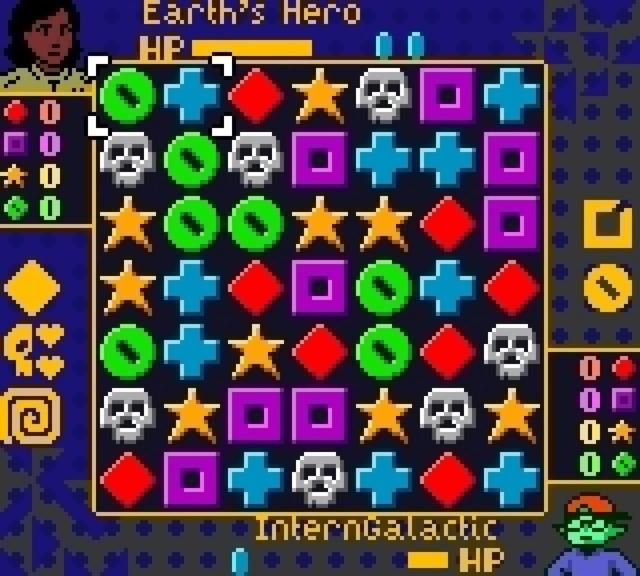Choose the orange star in the top row
The height and width of the screenshot is (576, 640).
coord(320,96)
